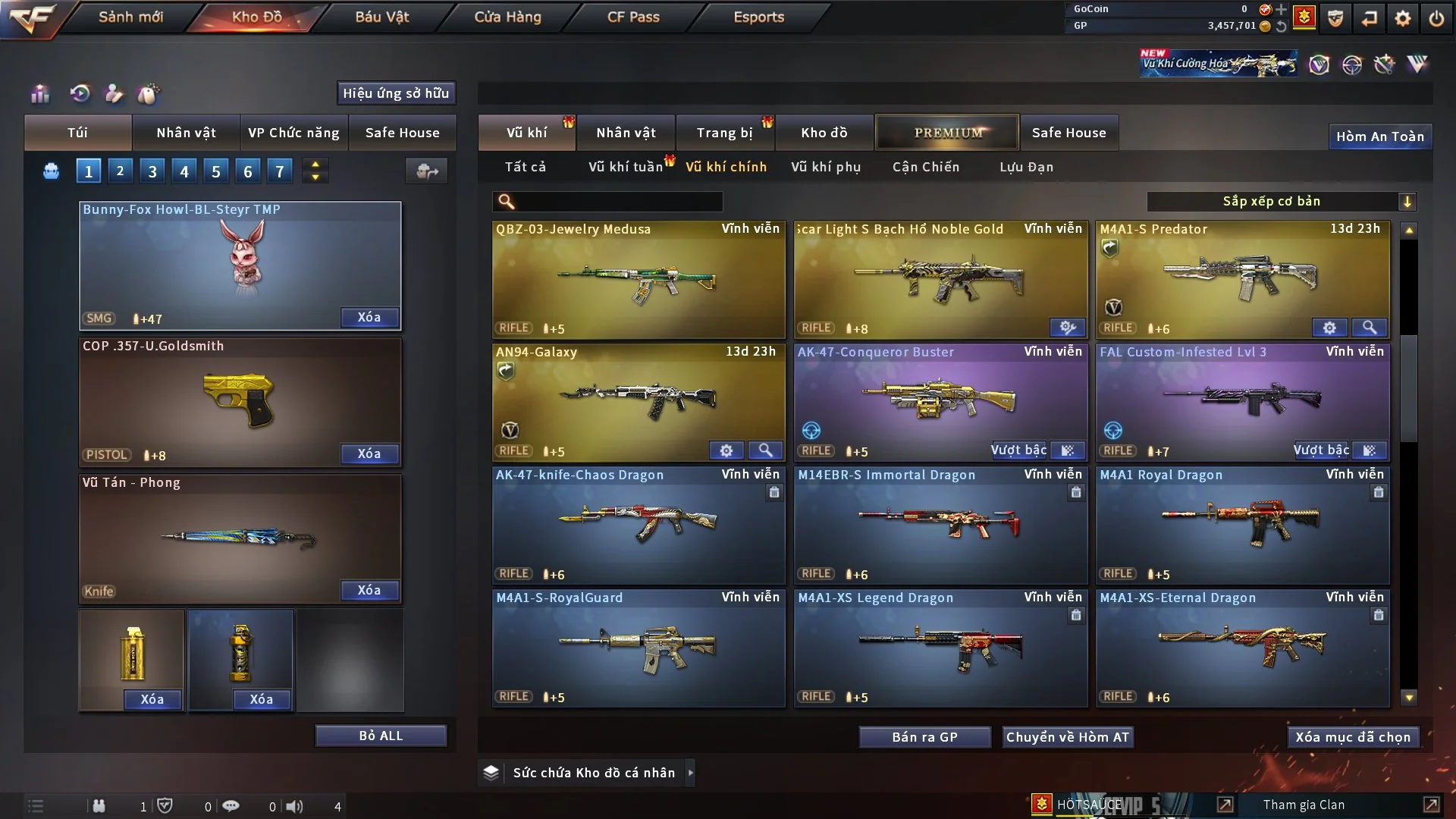Switch to the Nhân vật inventory tab
The width and height of the screenshot is (1456, 819).
(626, 133)
